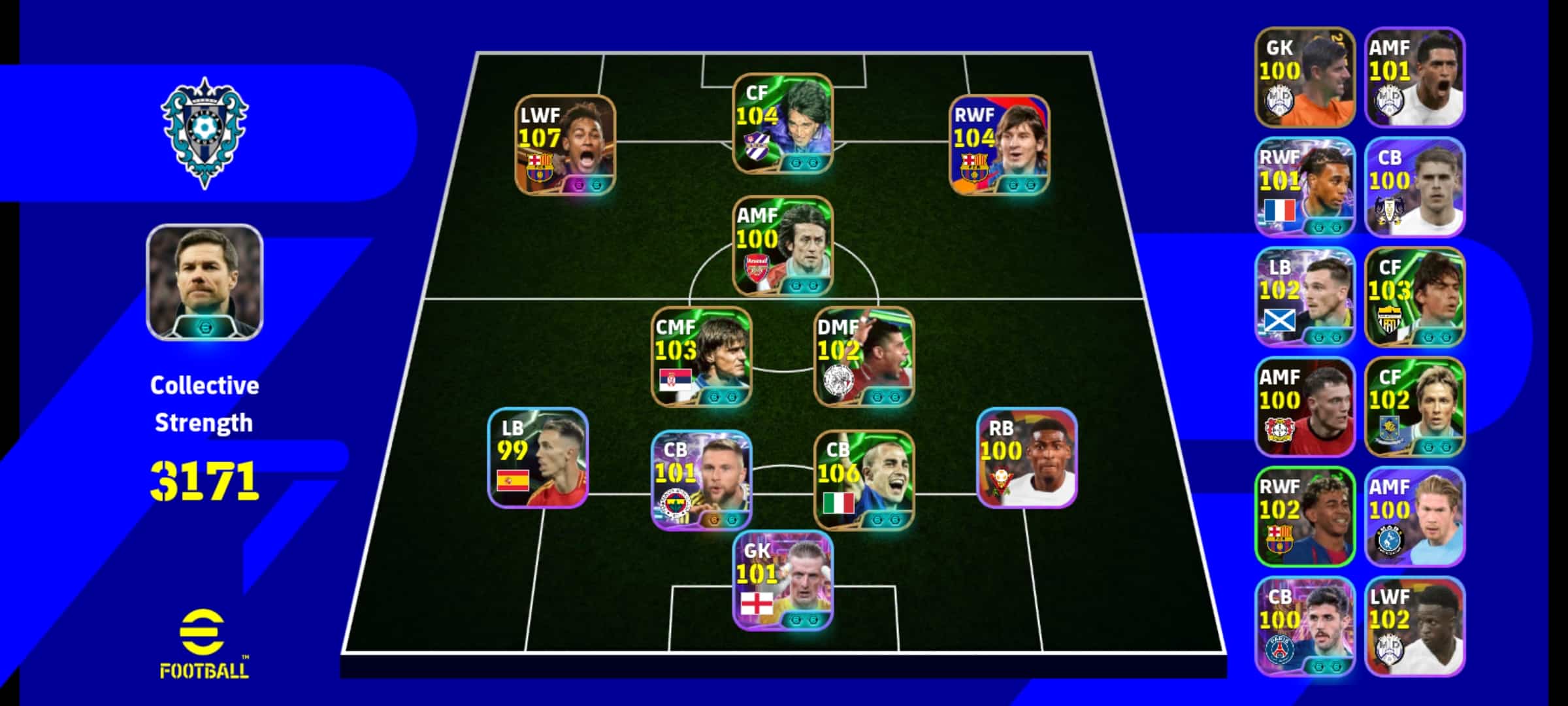This screenshot has height=706, width=1568.
Task: Open the Arsenal AMF 100 card
Action: pyautogui.click(x=783, y=246)
